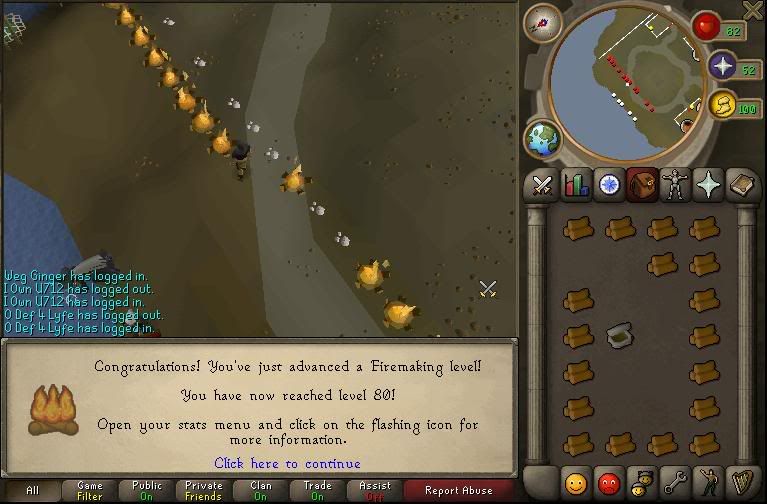Show the stats tab with the bar chart icon
This screenshot has height=504, width=767.
576,185
